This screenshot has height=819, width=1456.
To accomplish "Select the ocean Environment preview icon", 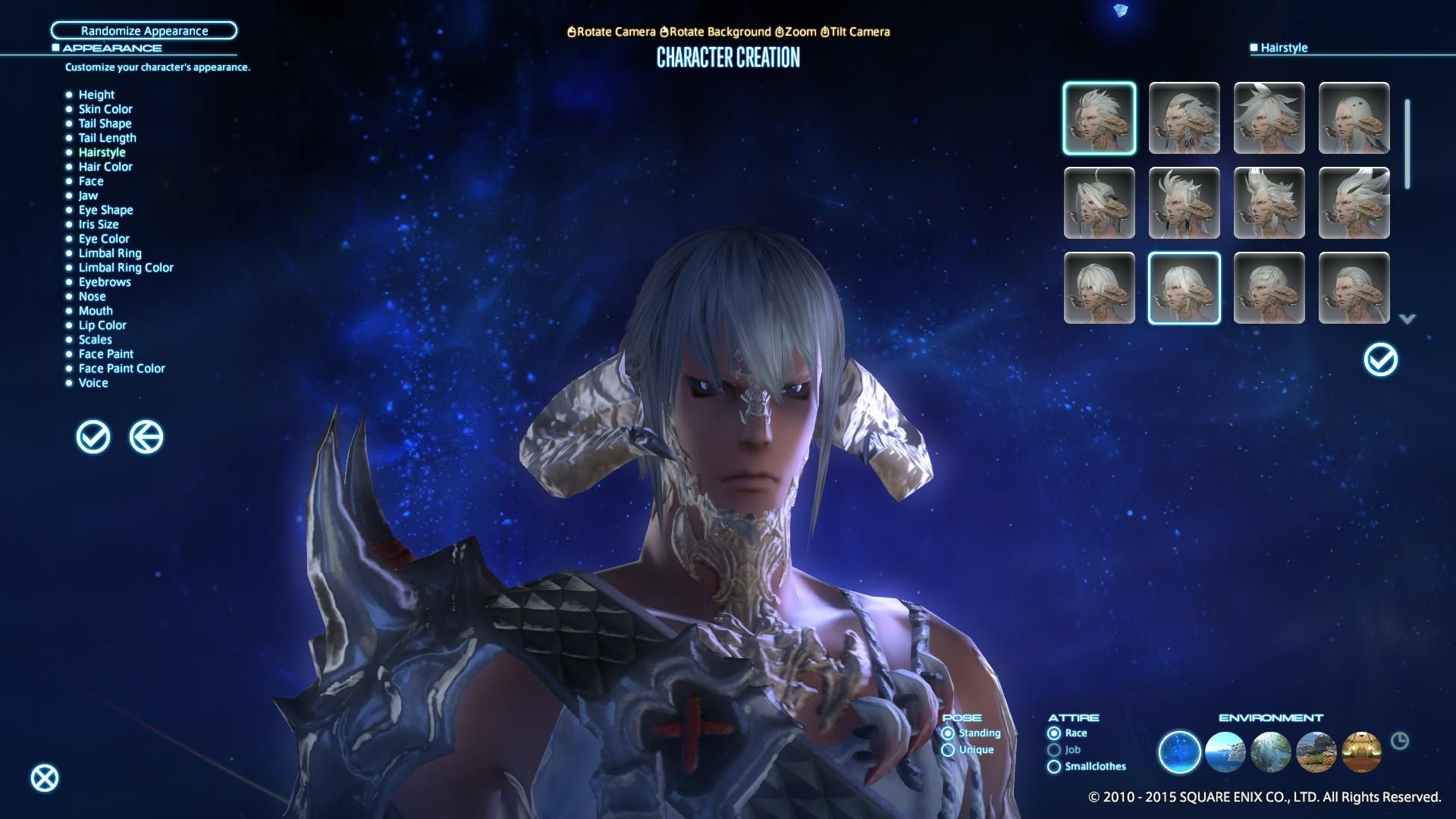I will click(1226, 752).
